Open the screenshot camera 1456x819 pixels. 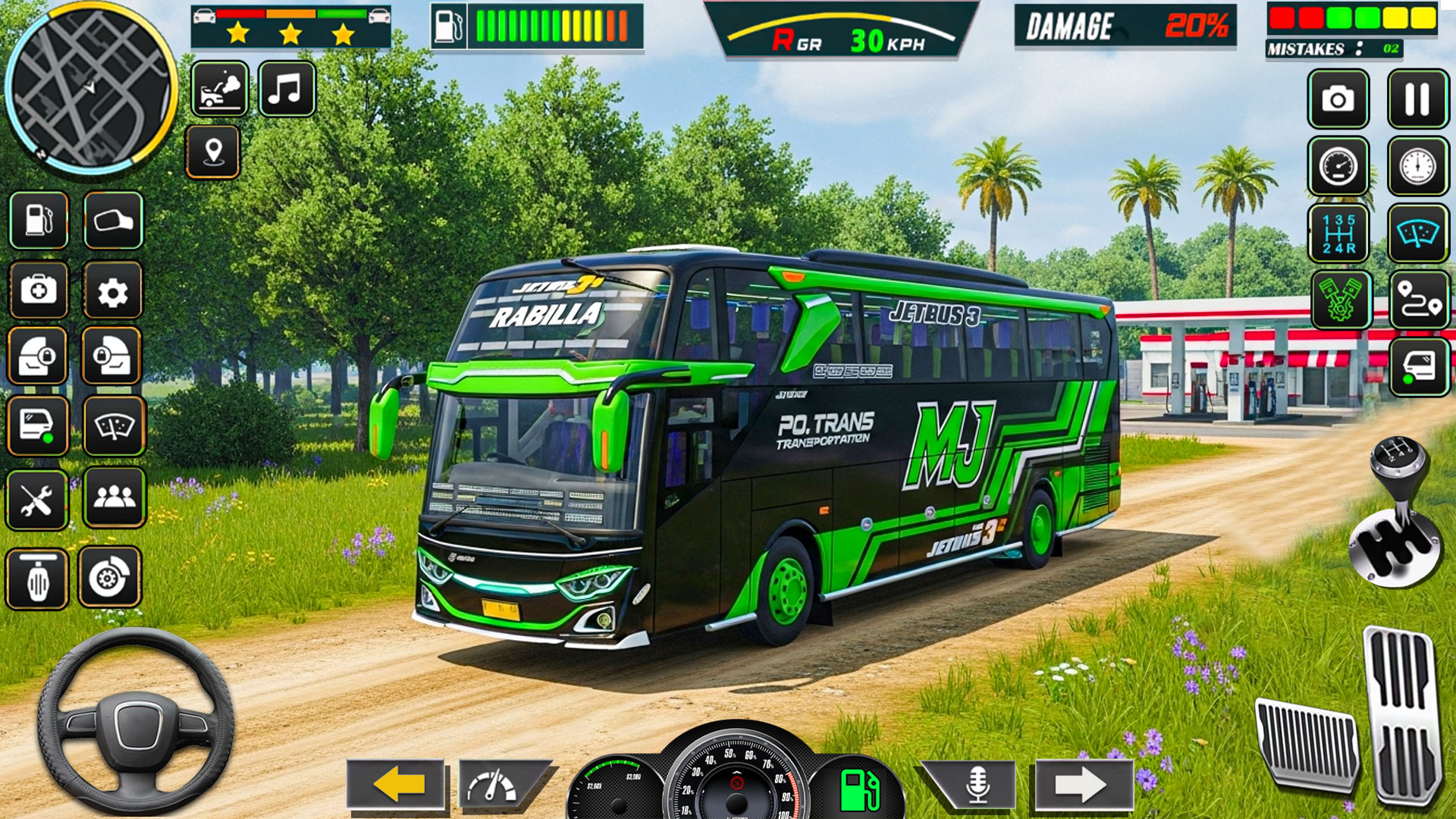(x=1338, y=99)
